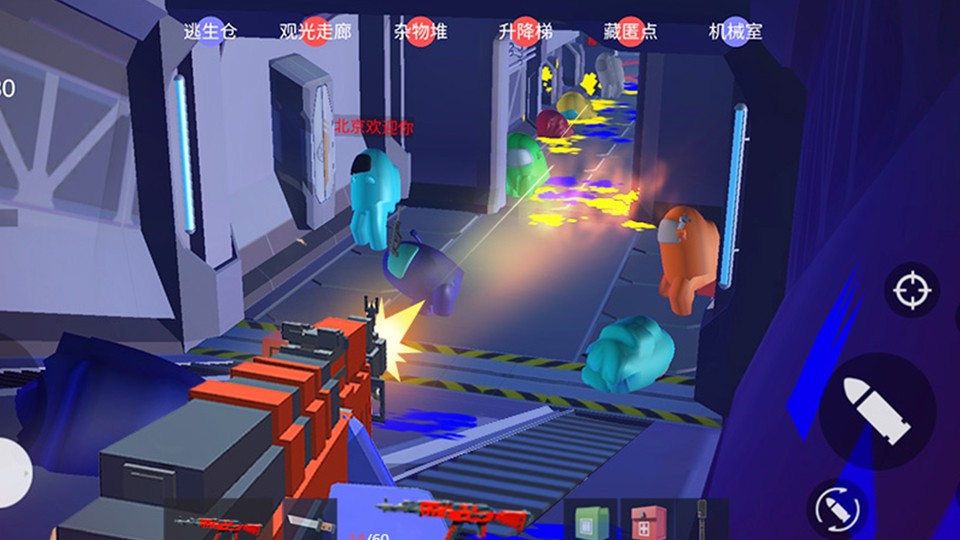Select the 机械室 location marker

[736, 31]
